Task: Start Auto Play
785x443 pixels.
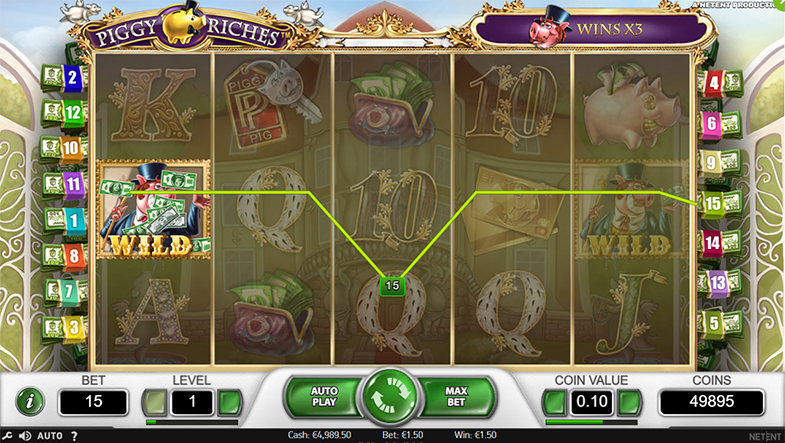Action: click(325, 395)
